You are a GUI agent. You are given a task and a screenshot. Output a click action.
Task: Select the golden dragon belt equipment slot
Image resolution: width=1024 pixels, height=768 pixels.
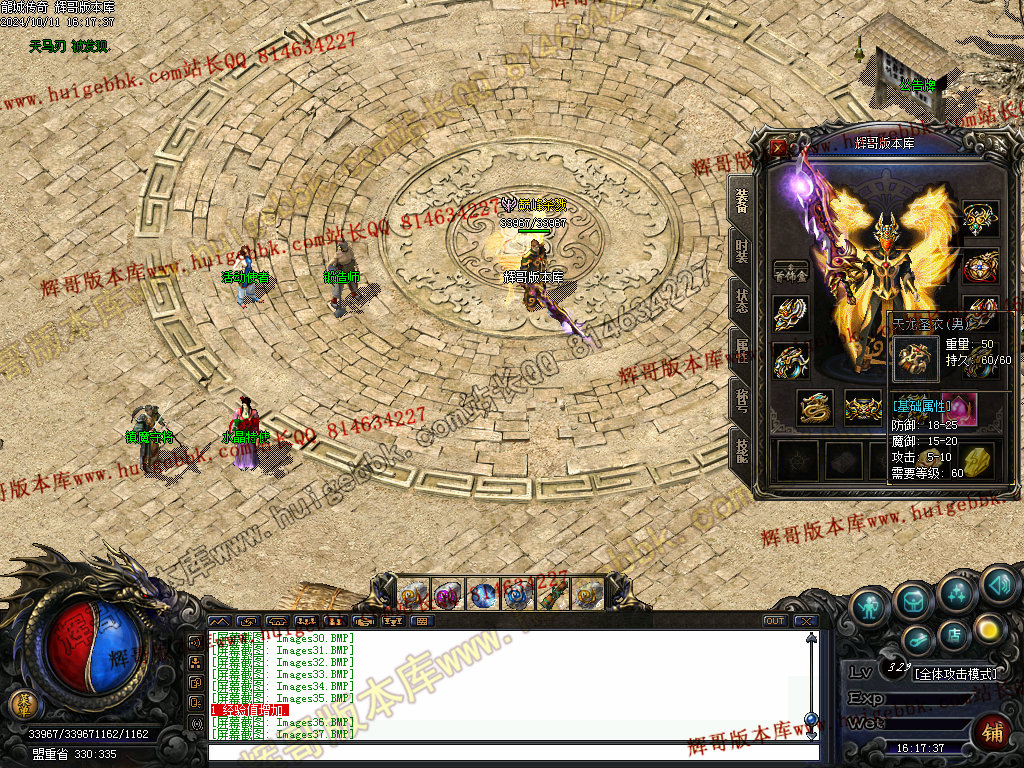click(815, 407)
